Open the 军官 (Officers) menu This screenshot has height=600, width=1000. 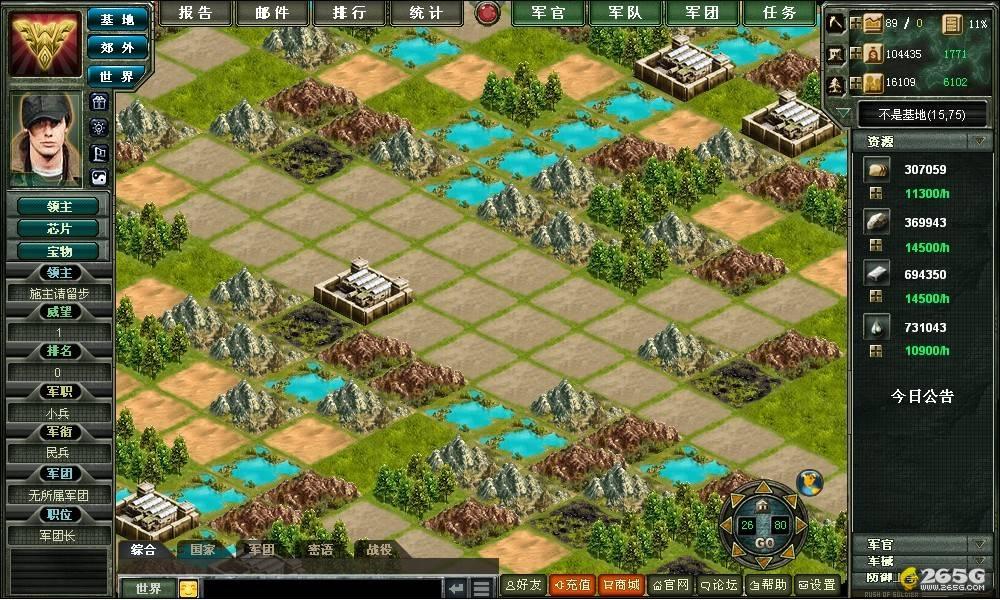point(548,13)
